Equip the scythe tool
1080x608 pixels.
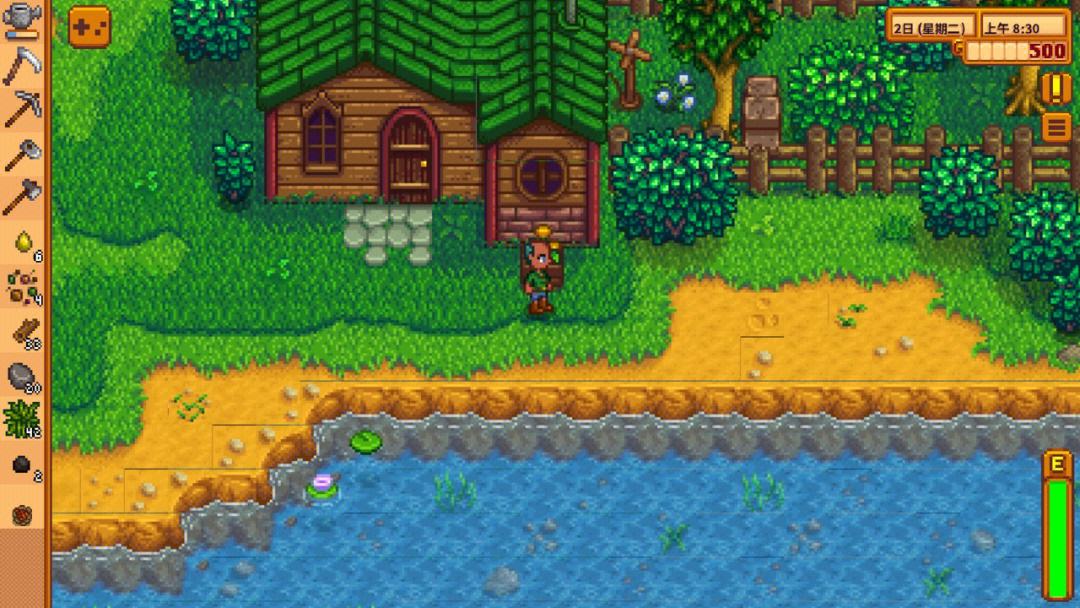tap(22, 65)
